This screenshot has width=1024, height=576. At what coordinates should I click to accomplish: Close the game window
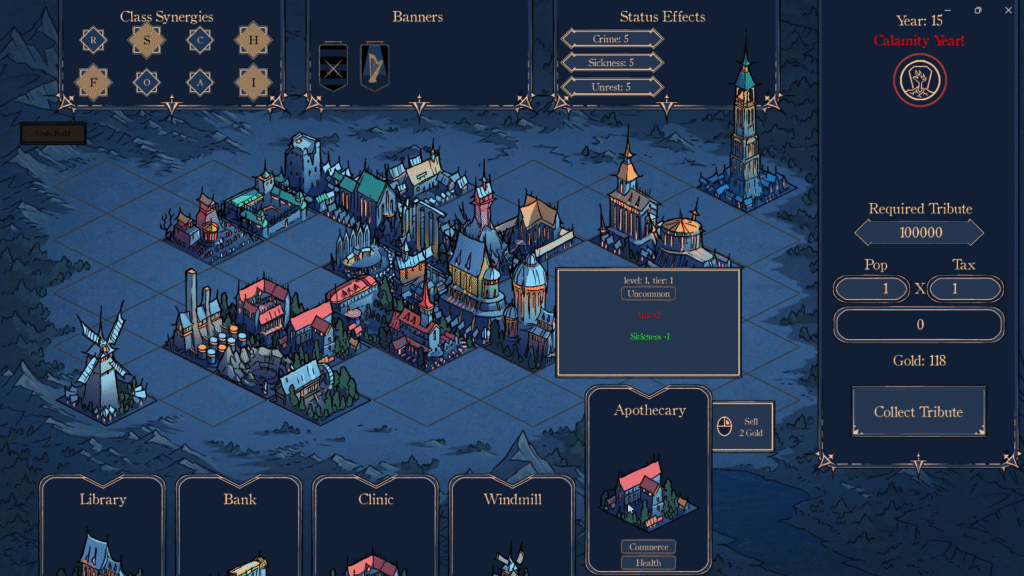pos(1007,10)
